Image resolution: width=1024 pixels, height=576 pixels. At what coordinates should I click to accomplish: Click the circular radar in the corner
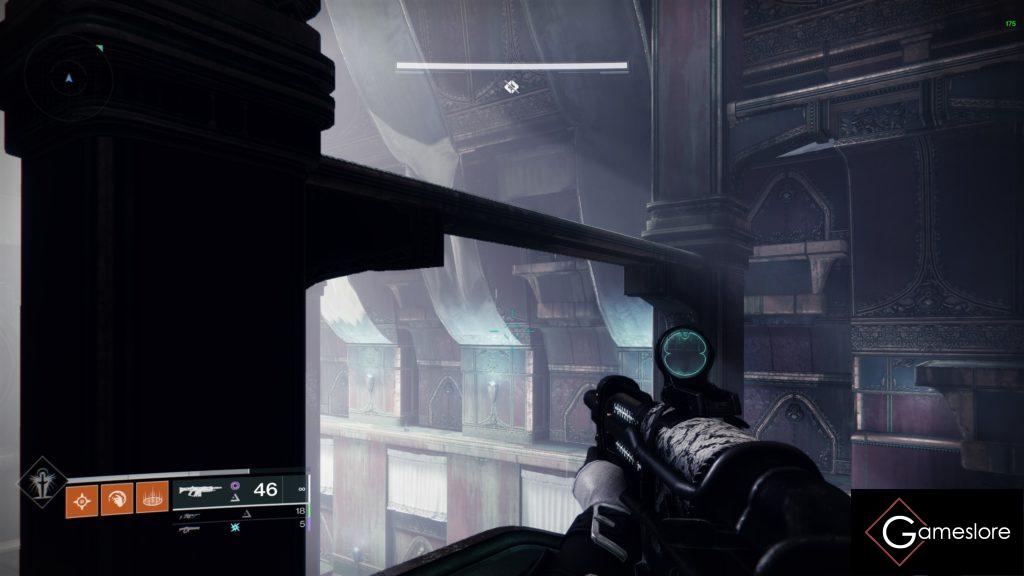click(x=68, y=78)
